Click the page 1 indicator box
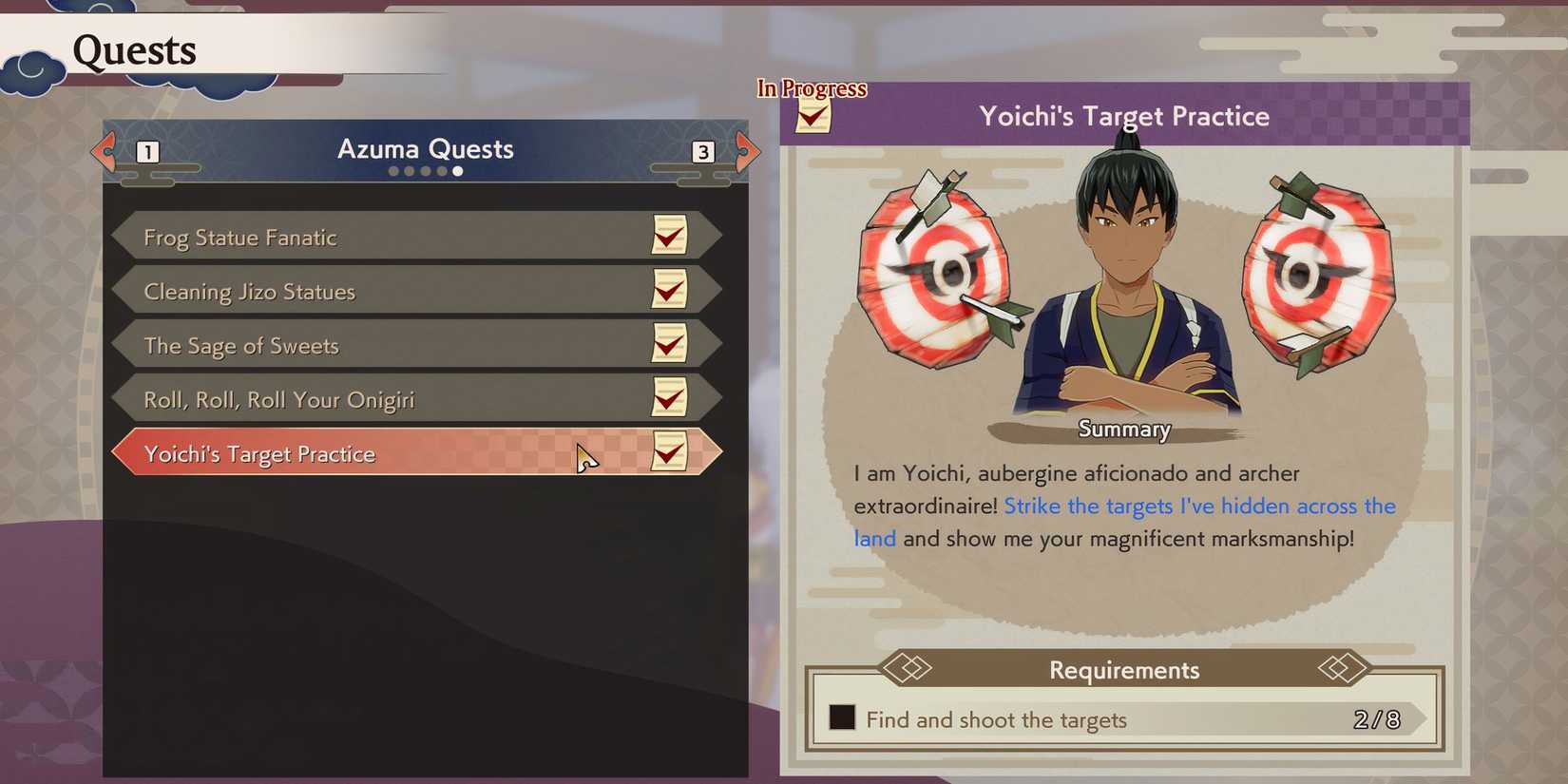The image size is (1568, 784). [x=147, y=151]
